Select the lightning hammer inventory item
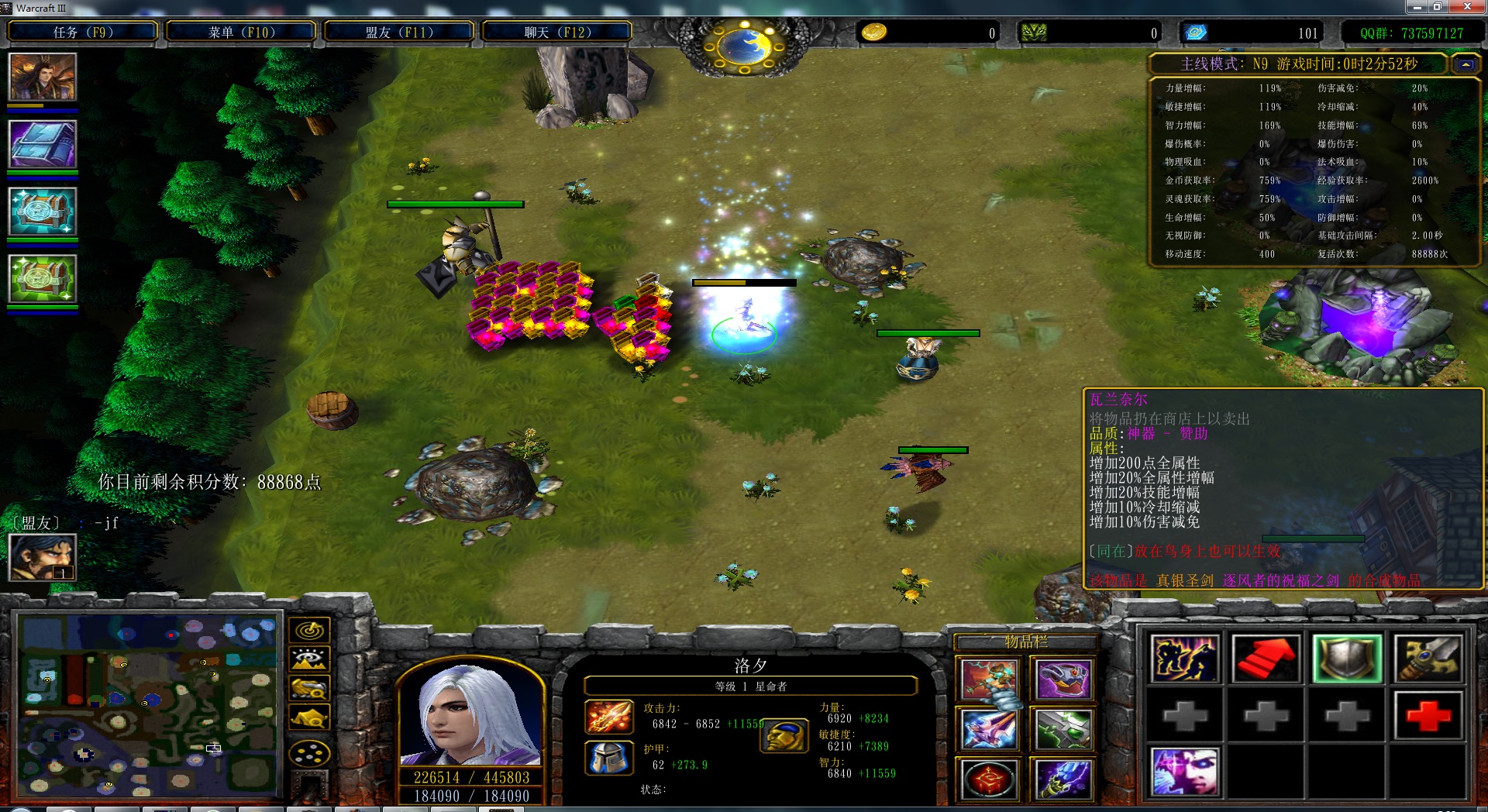 point(989,680)
